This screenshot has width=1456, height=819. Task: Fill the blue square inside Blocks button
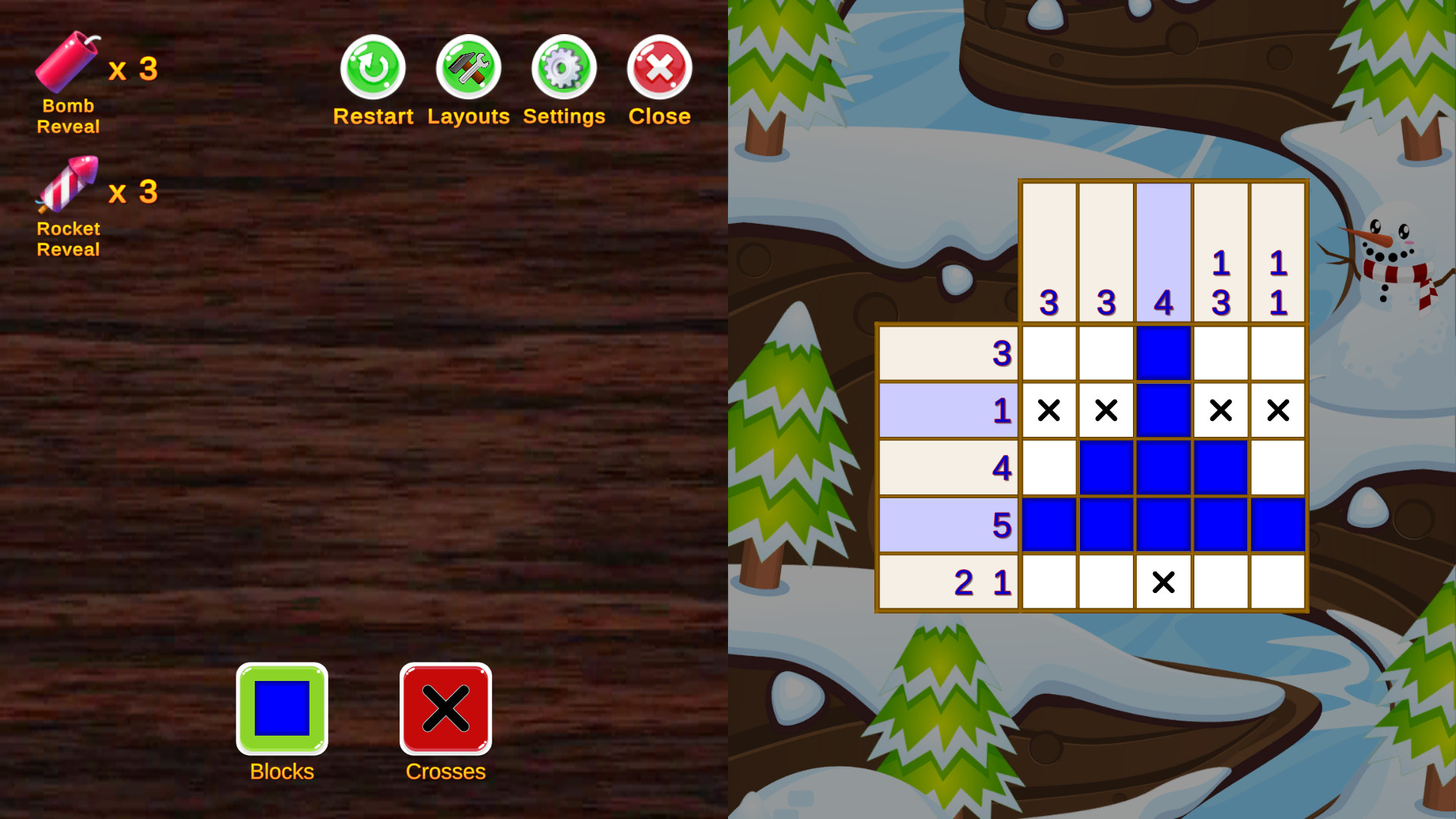click(x=281, y=707)
